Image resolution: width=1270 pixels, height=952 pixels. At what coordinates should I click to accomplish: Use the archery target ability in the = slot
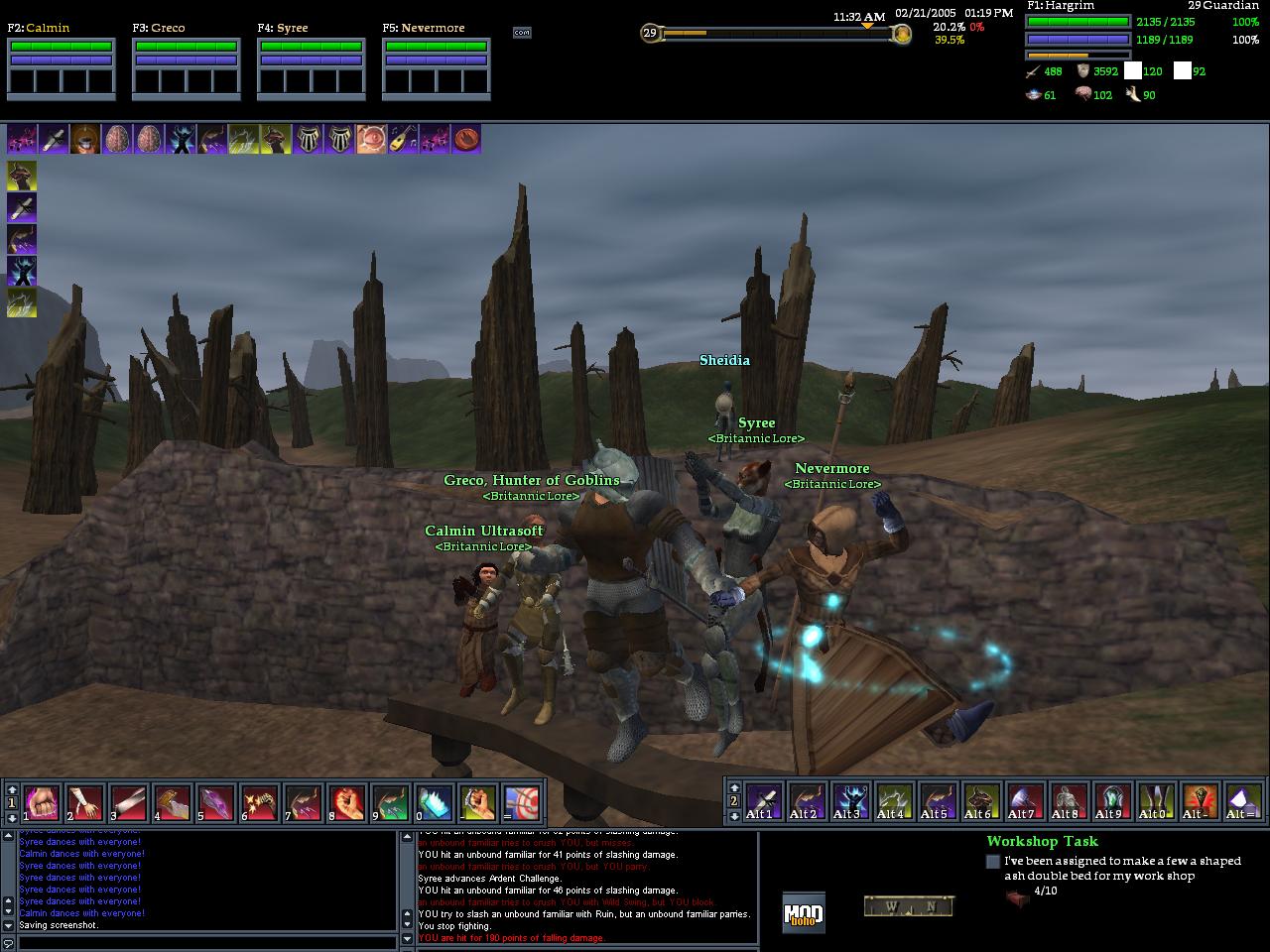pos(522,802)
